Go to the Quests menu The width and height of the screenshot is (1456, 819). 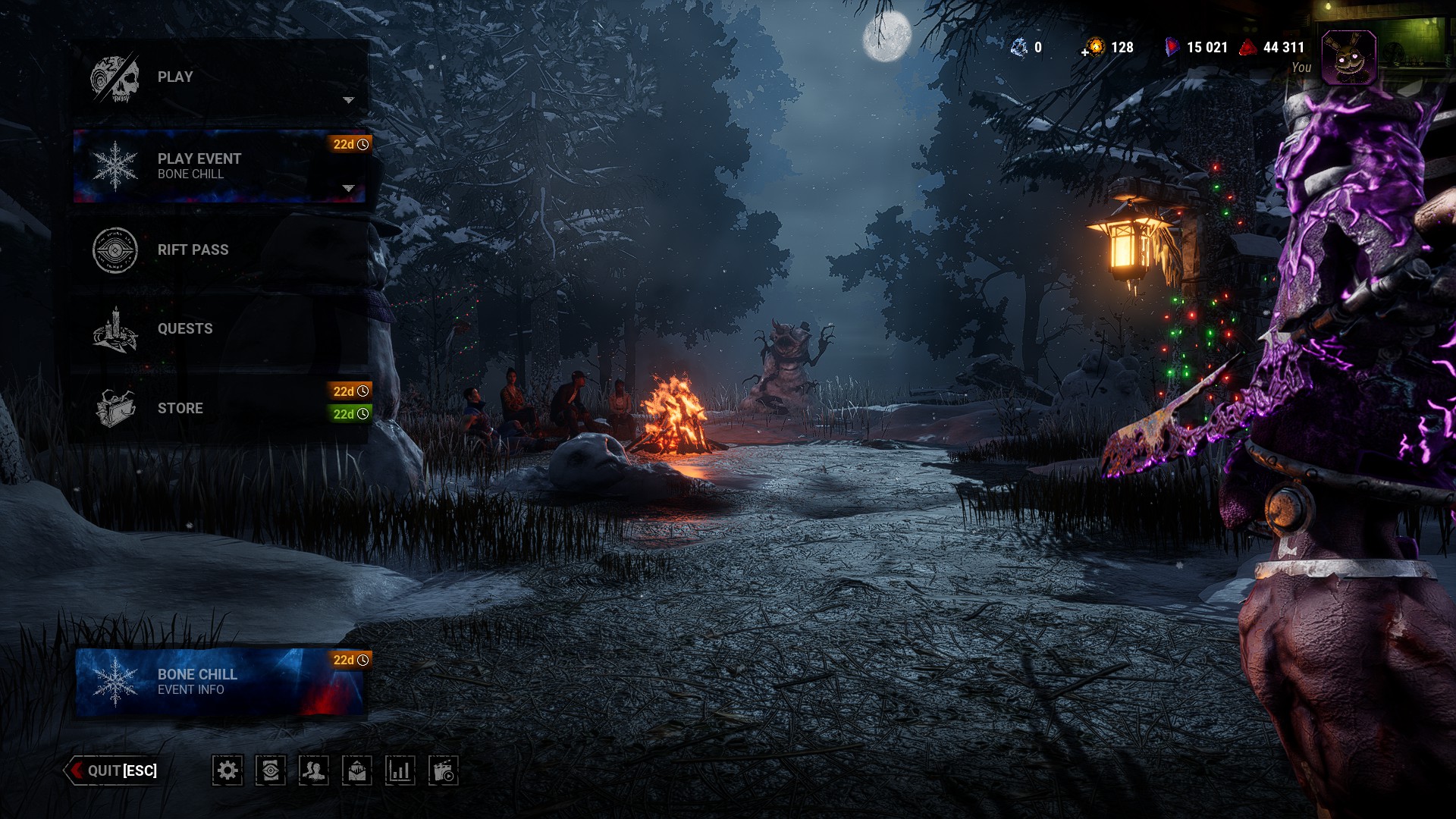220,329
